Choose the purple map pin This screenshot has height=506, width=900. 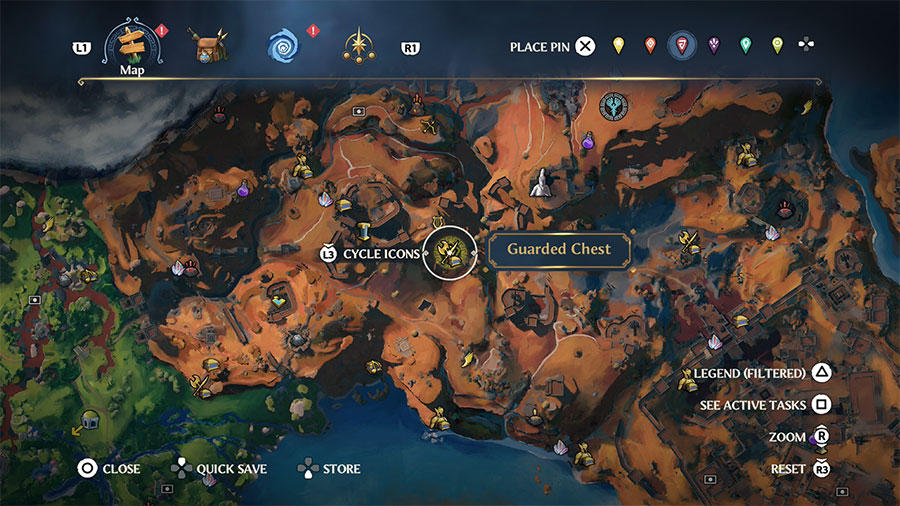pos(714,45)
